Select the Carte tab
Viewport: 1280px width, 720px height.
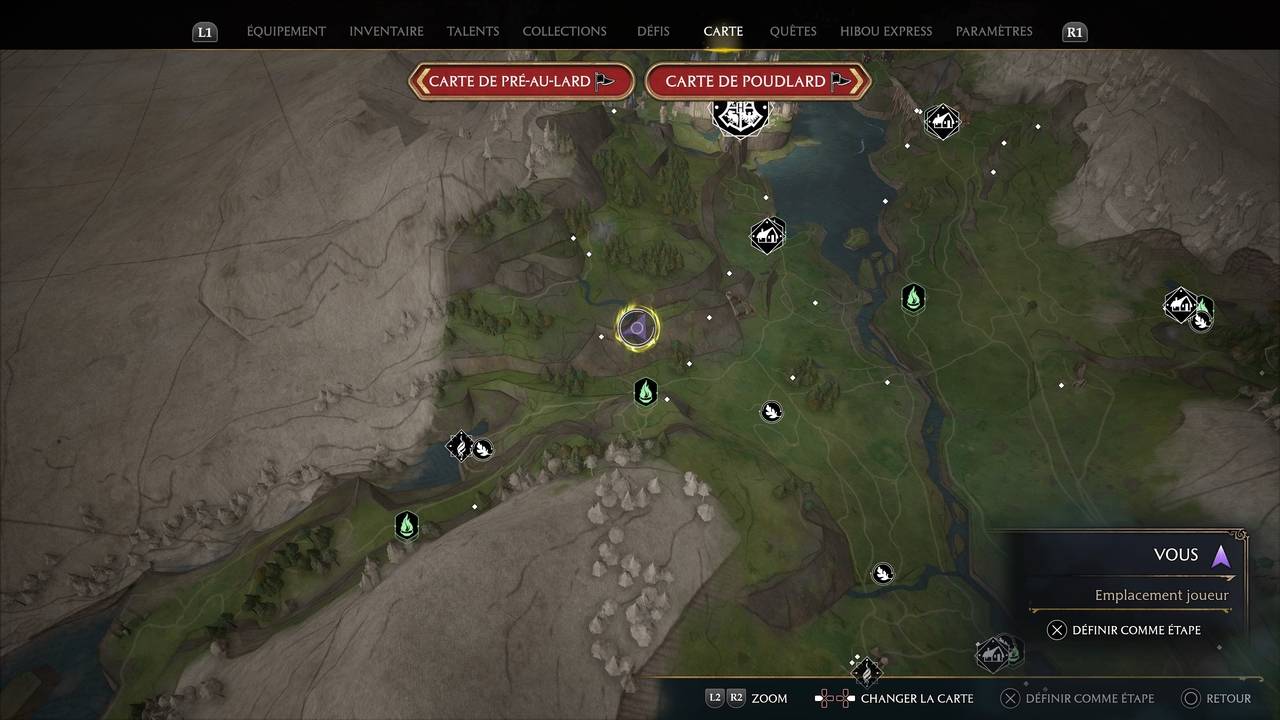(x=723, y=31)
